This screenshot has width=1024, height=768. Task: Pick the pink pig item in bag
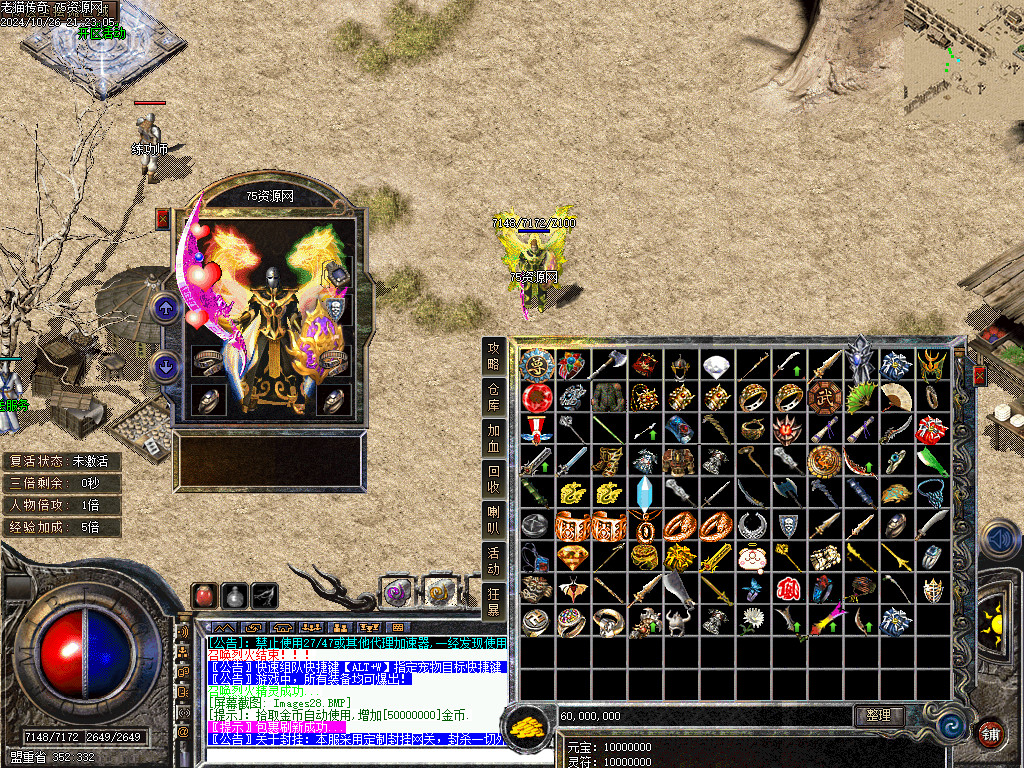[x=752, y=556]
